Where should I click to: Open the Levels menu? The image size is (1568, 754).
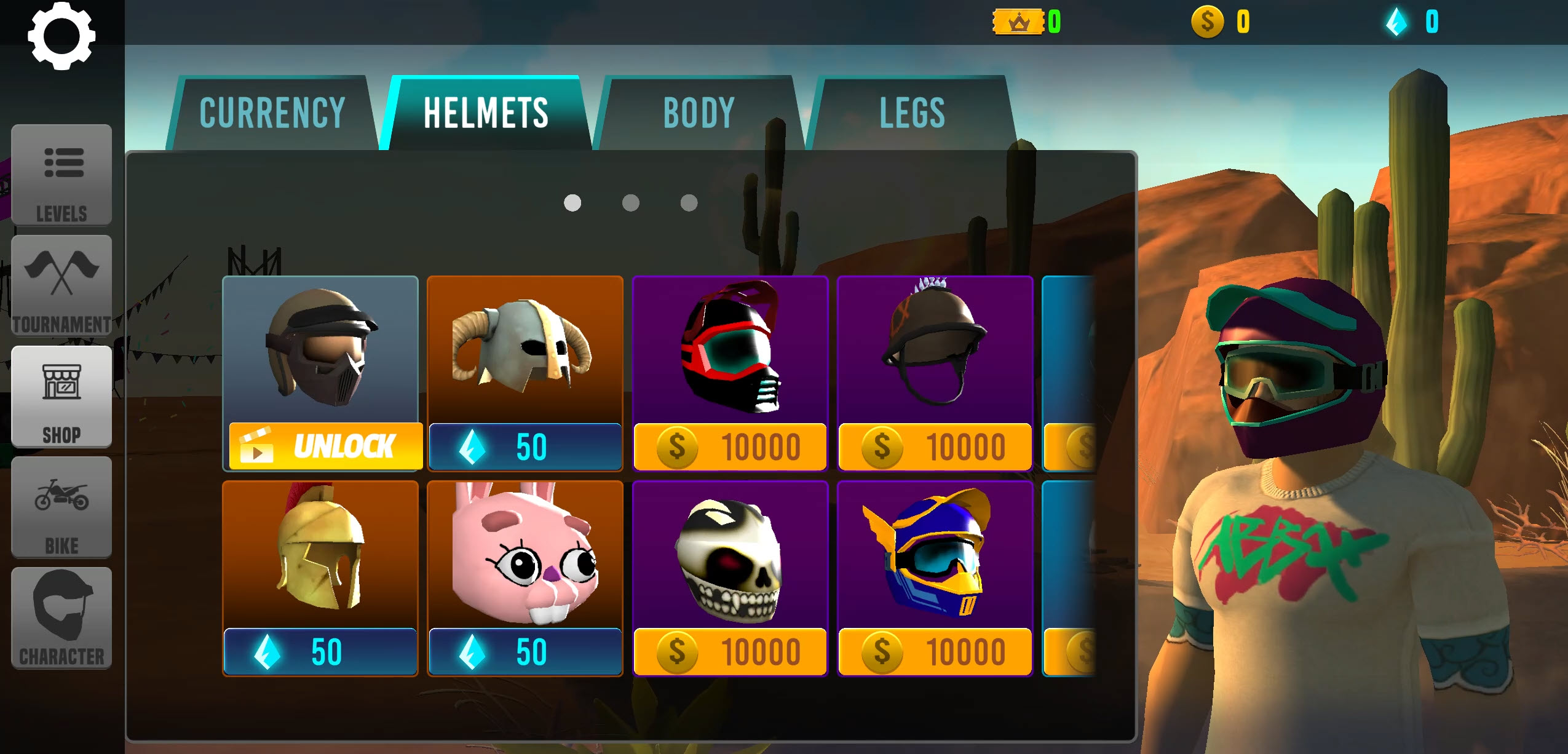tap(61, 175)
